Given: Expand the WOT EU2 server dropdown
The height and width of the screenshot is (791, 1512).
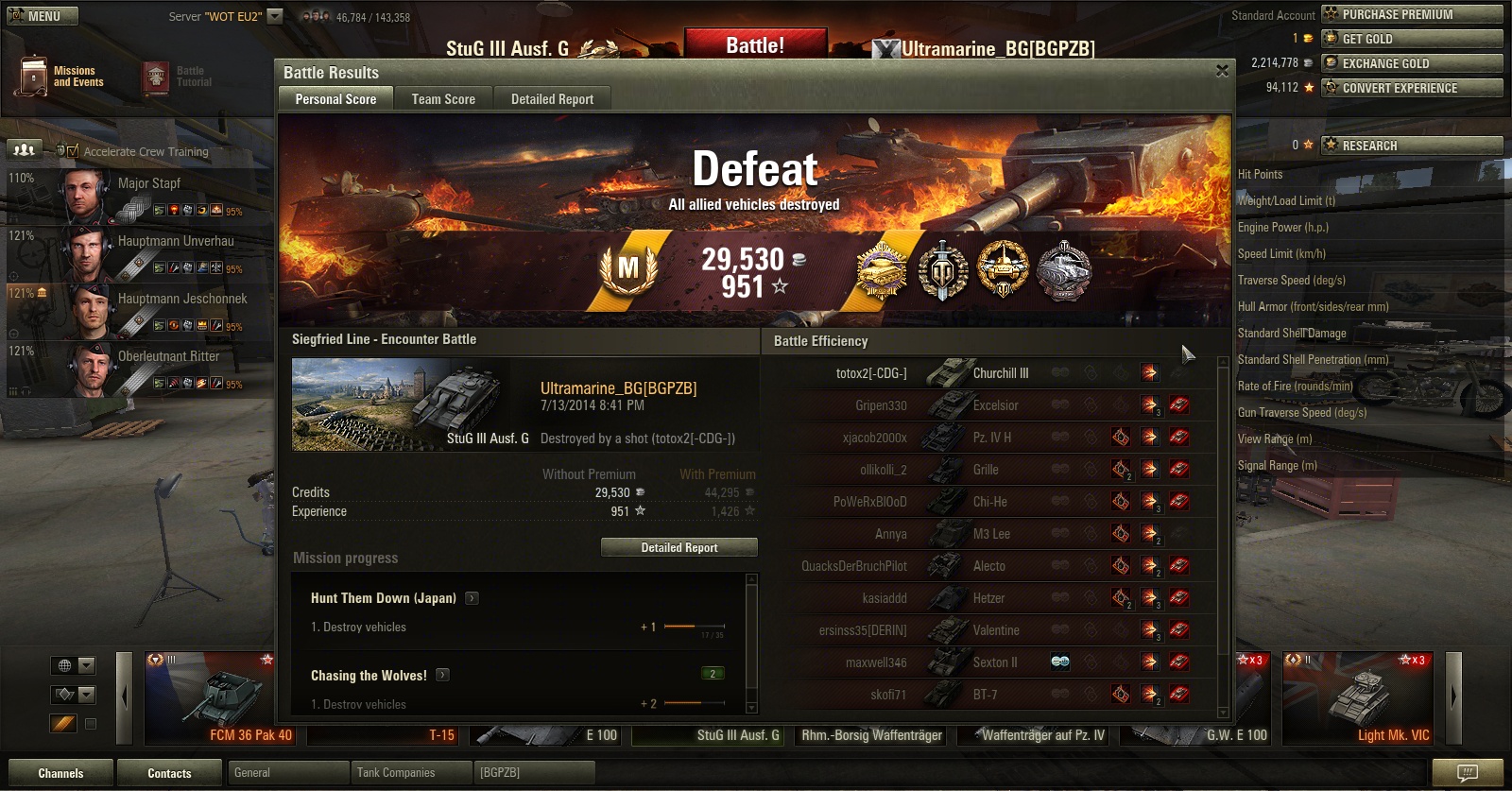Looking at the screenshot, I should [x=275, y=16].
